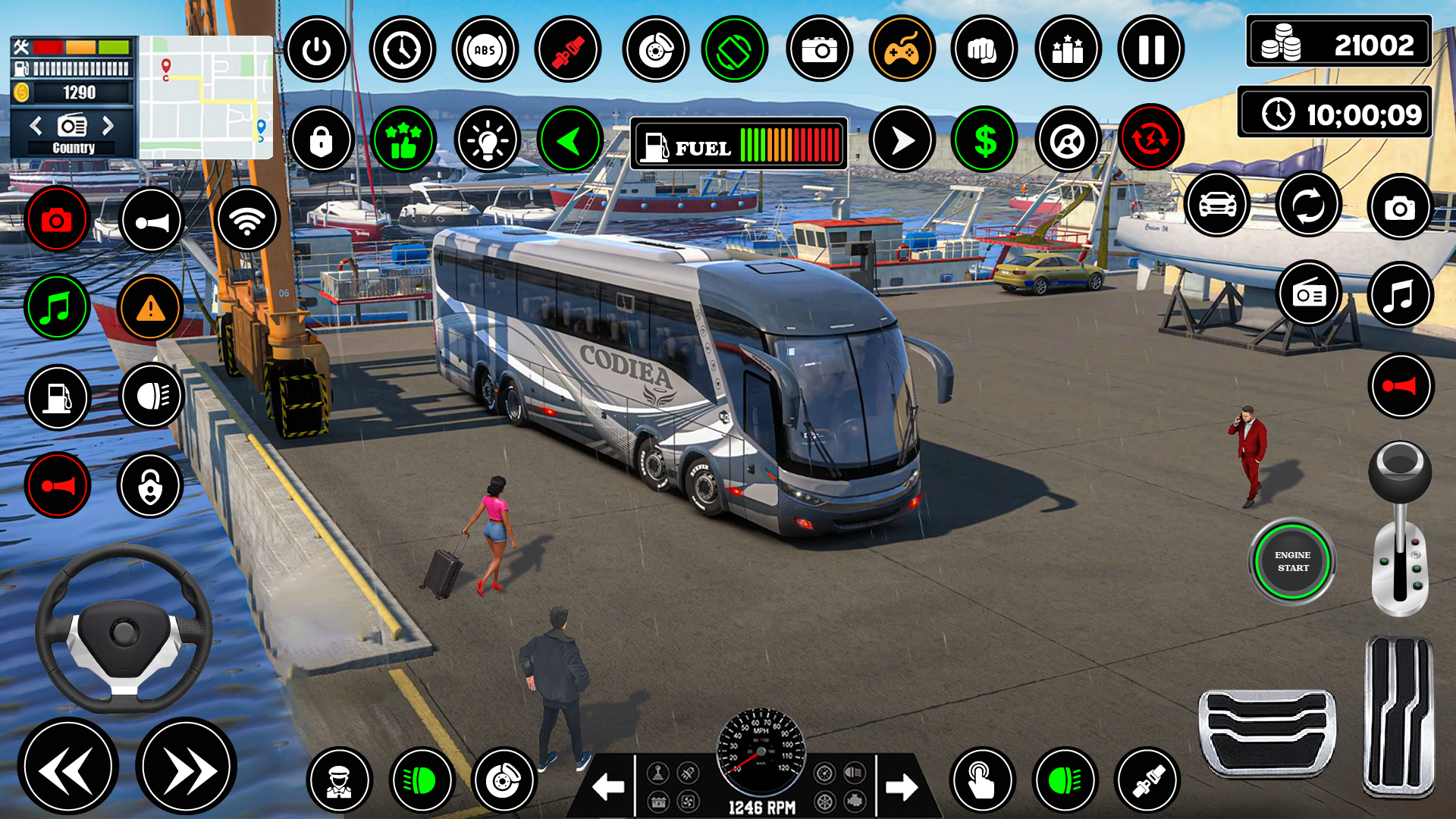1456x819 pixels.
Task: Open the orange gamepad controls option
Action: click(x=902, y=50)
